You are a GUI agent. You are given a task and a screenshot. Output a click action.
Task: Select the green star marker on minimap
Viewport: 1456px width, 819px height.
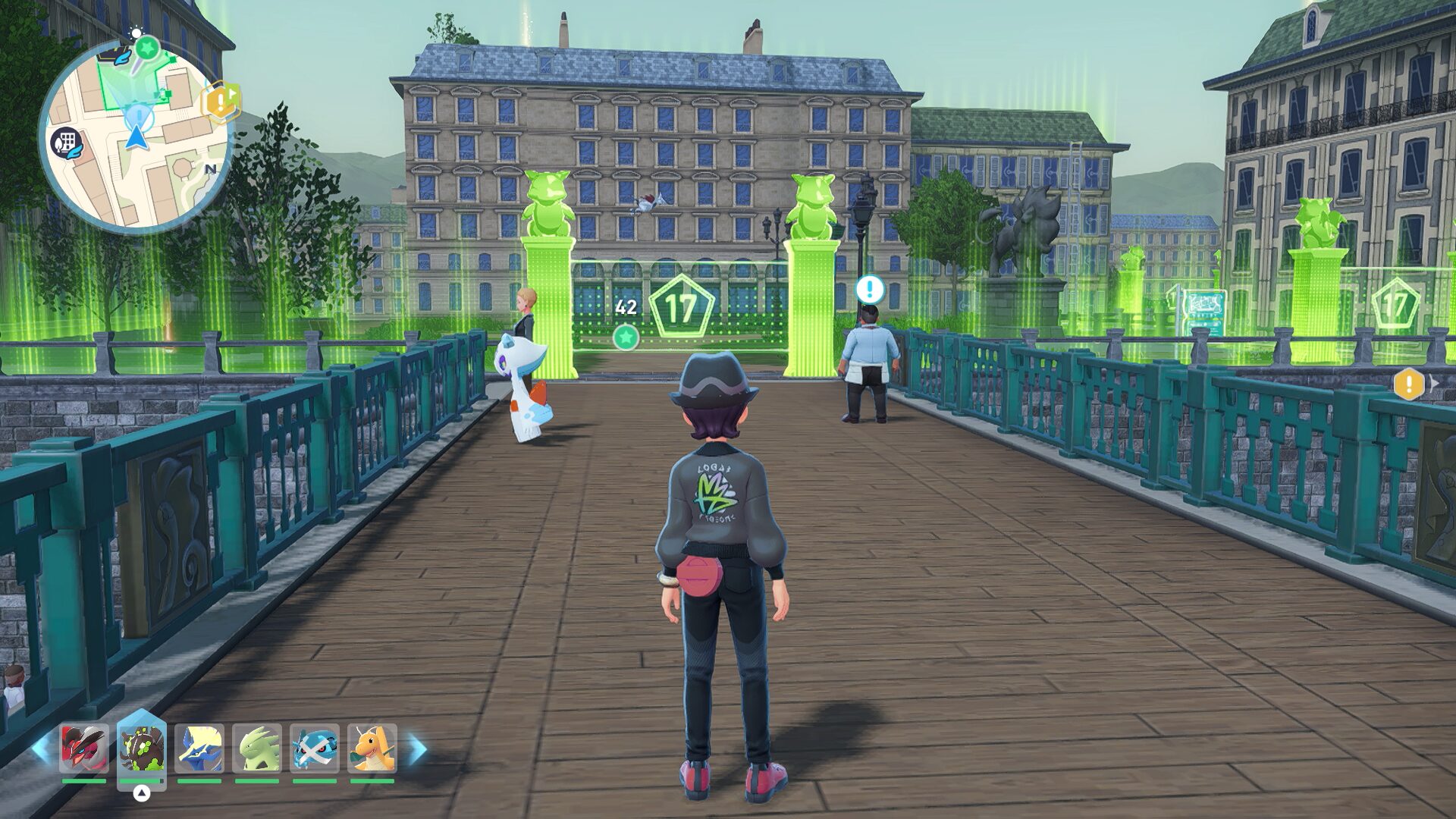(x=147, y=49)
